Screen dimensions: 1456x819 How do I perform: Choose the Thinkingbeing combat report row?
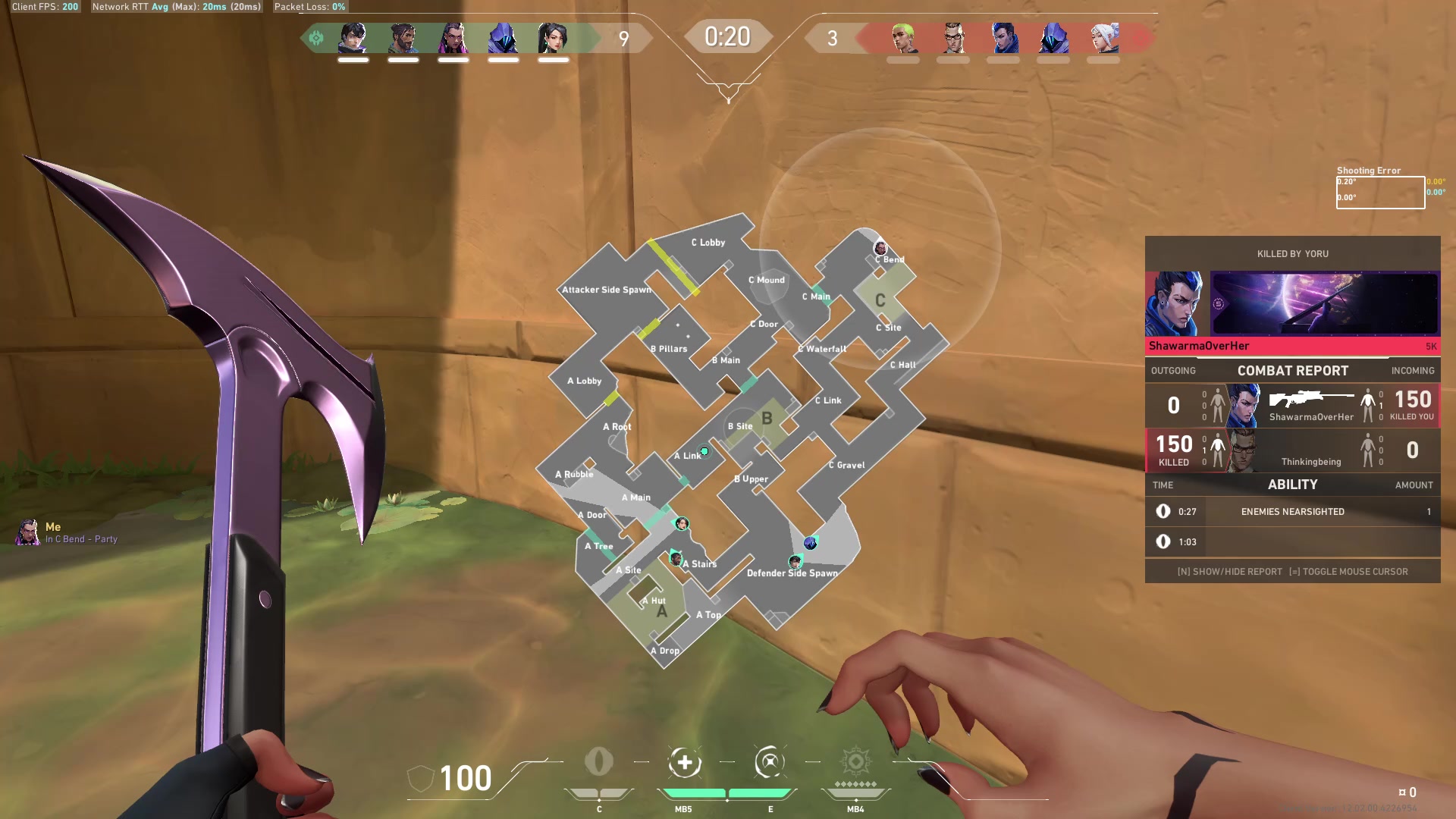pos(1292,450)
